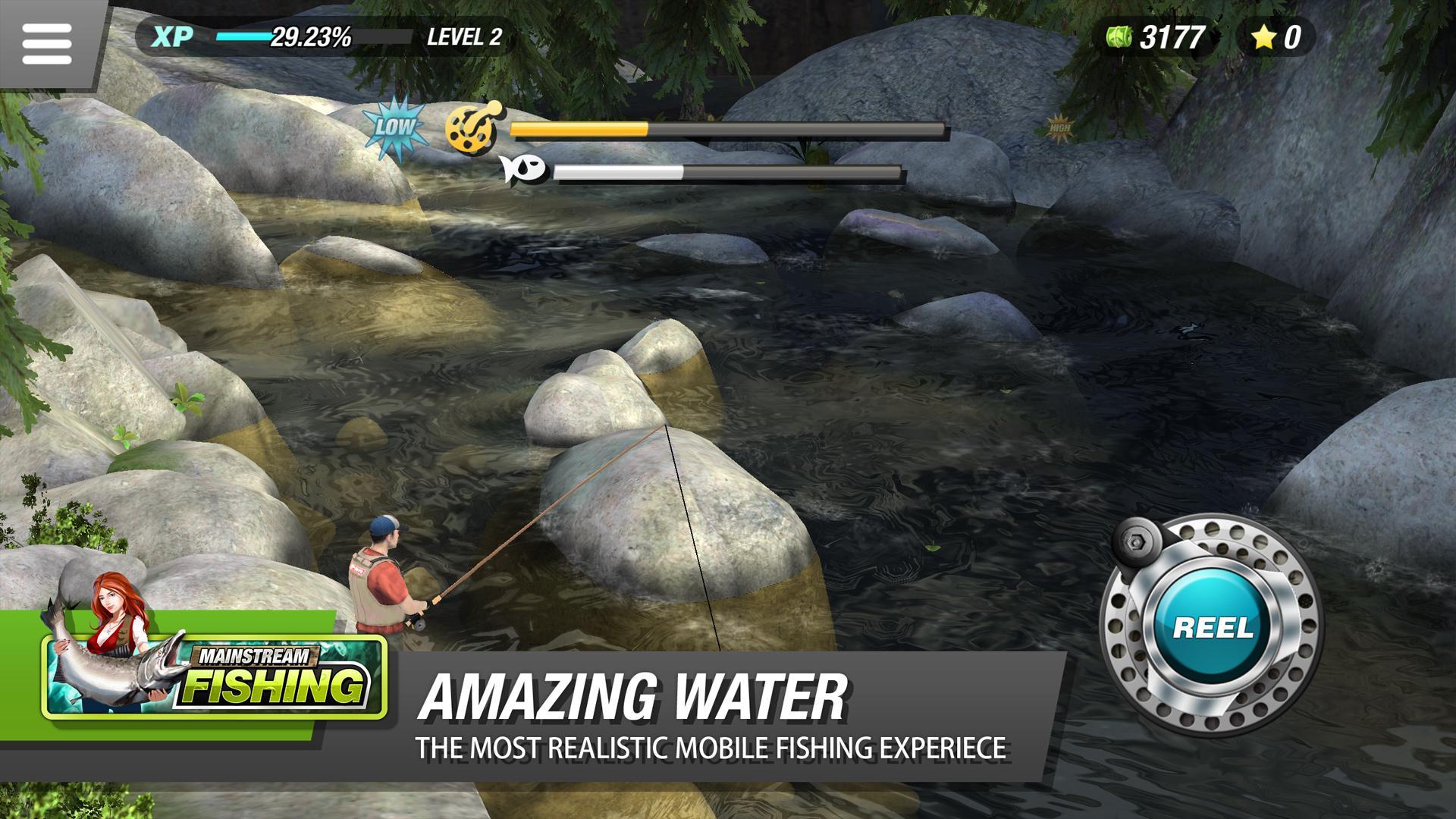Select the green cash currency icon
The height and width of the screenshot is (819, 1456).
[1118, 34]
